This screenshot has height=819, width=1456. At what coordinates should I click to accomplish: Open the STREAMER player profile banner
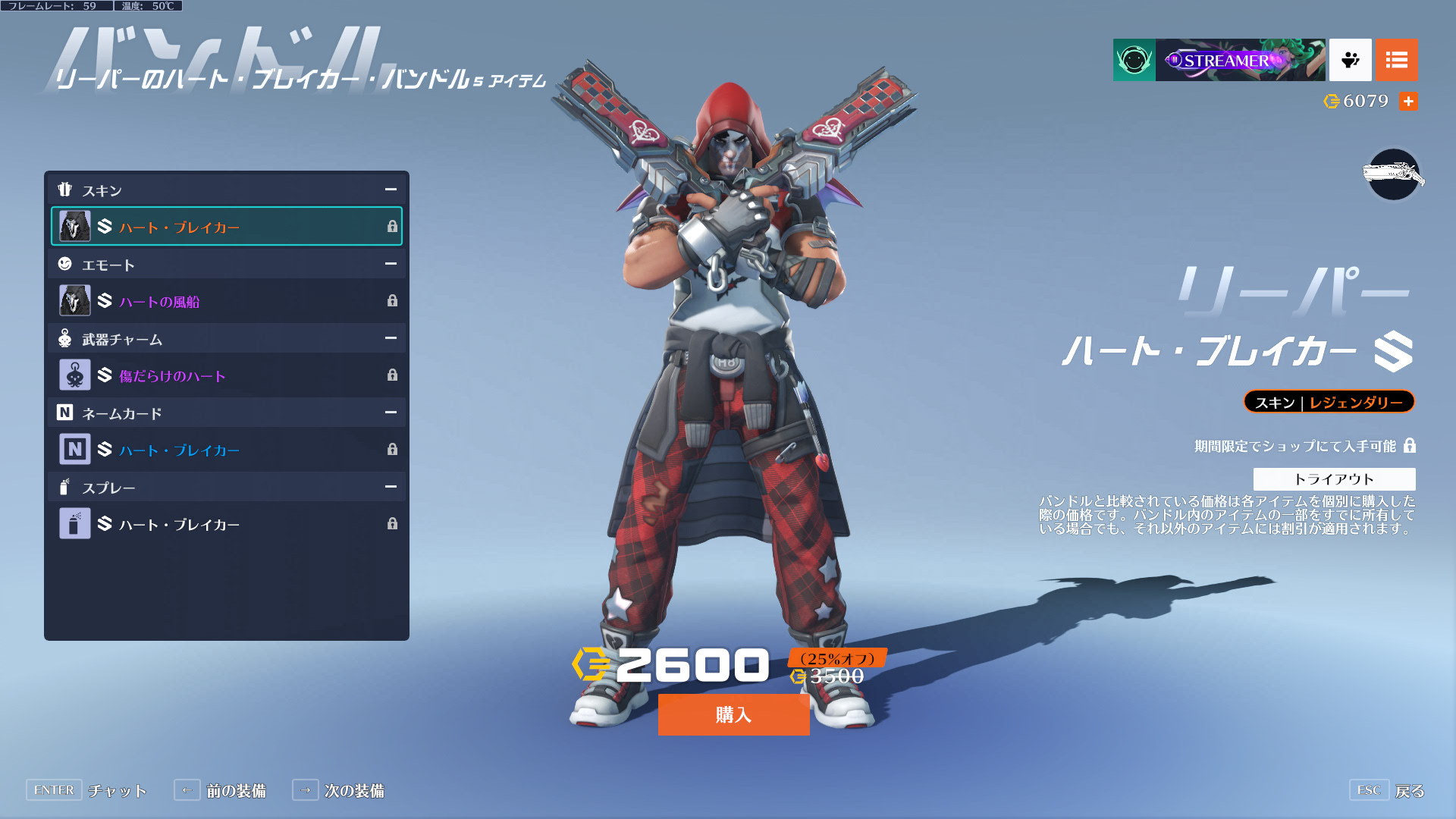1239,60
